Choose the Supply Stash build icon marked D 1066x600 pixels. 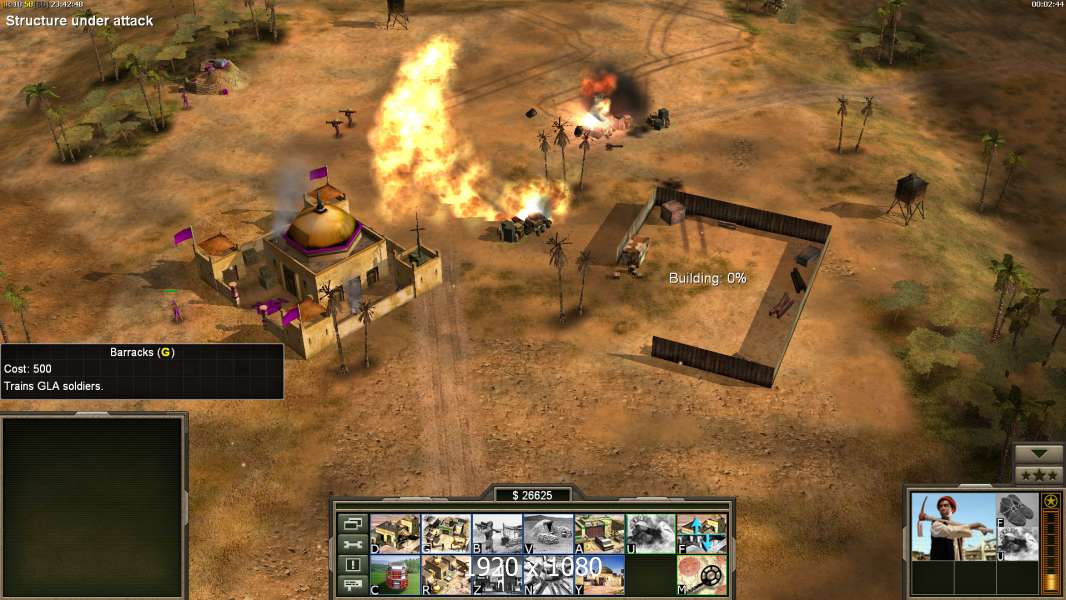pyautogui.click(x=396, y=534)
